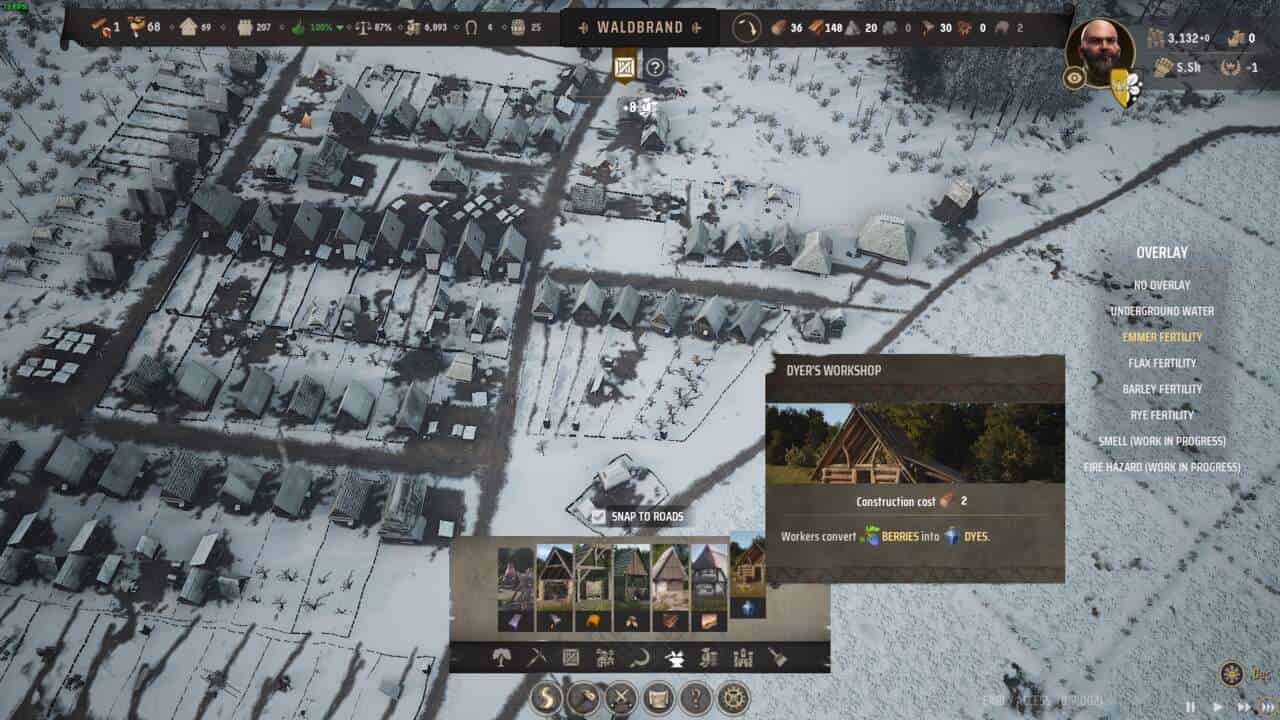Open the crossed swords army menu
Screen dimensions: 1280x720
point(620,697)
